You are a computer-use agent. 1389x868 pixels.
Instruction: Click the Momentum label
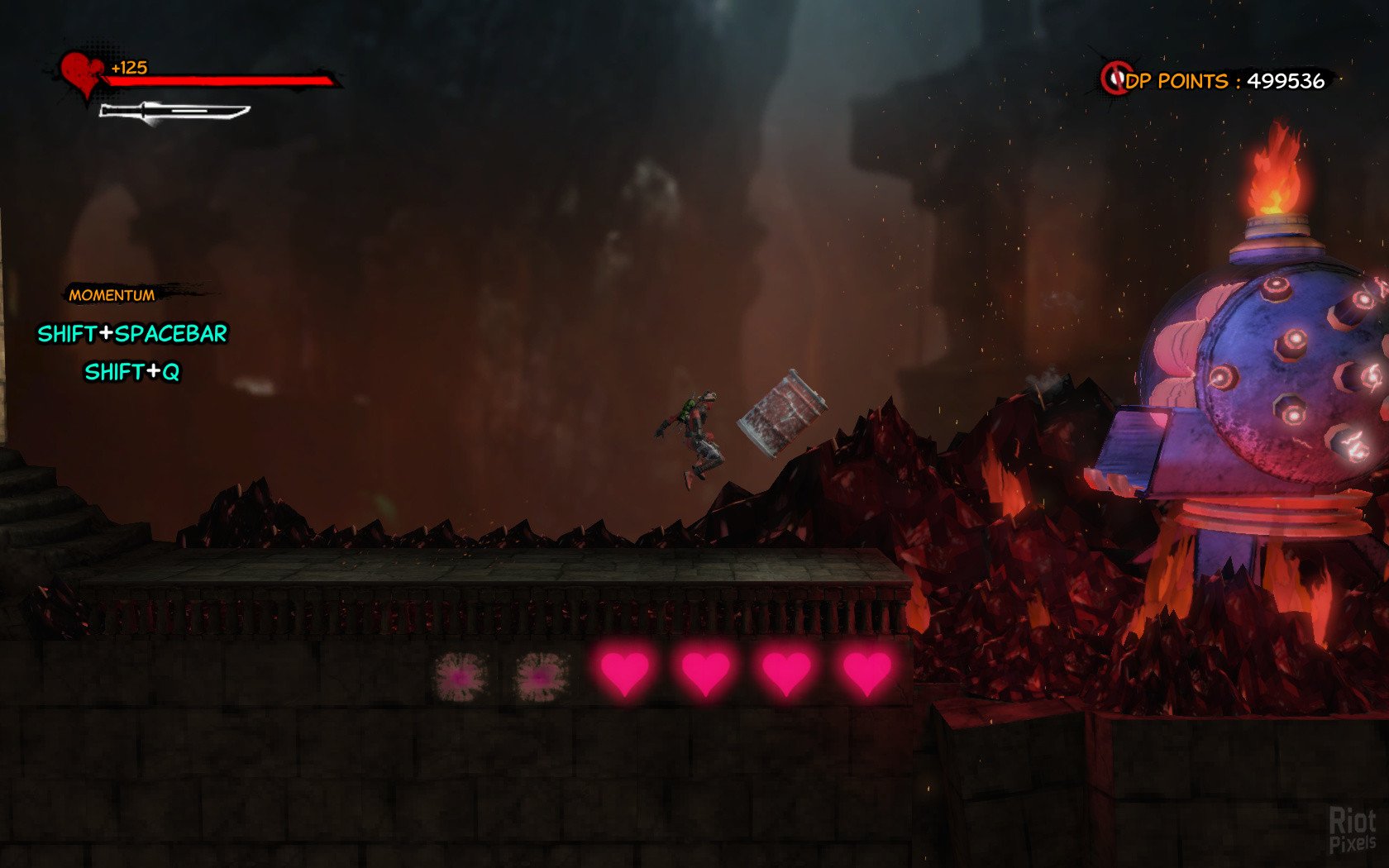(112, 295)
